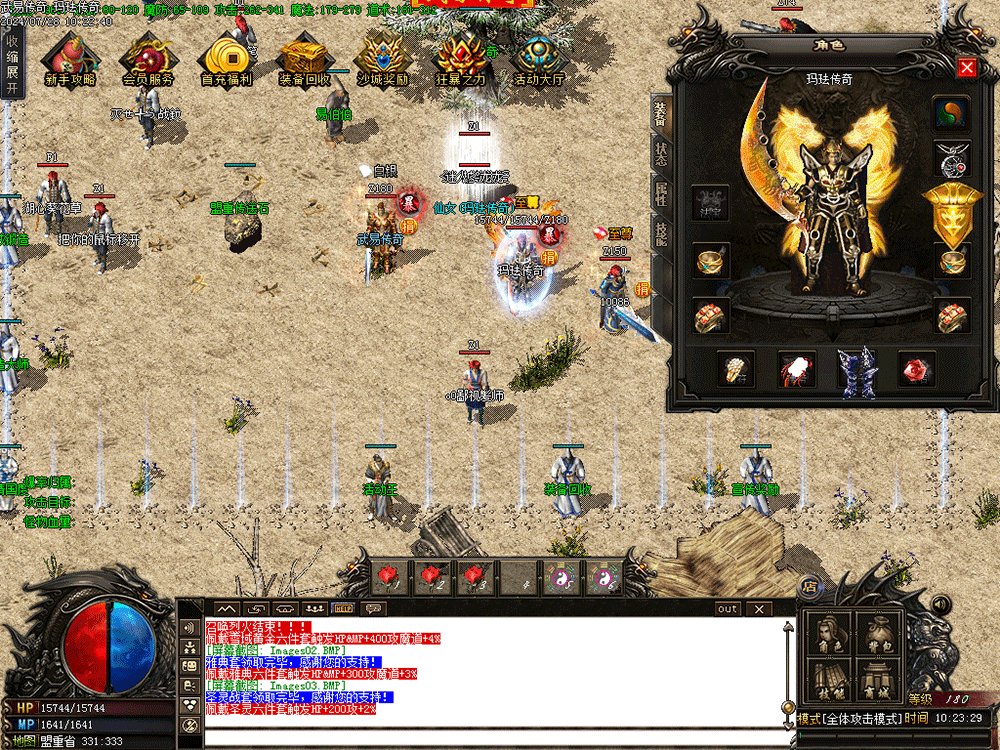Open the 技能 tab in the character panel
The image size is (1000, 750).
pos(661,232)
